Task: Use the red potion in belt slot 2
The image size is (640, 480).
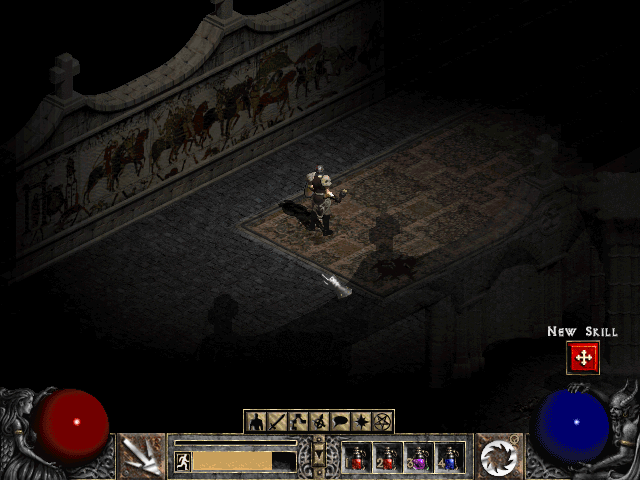Action: pyautogui.click(x=388, y=457)
